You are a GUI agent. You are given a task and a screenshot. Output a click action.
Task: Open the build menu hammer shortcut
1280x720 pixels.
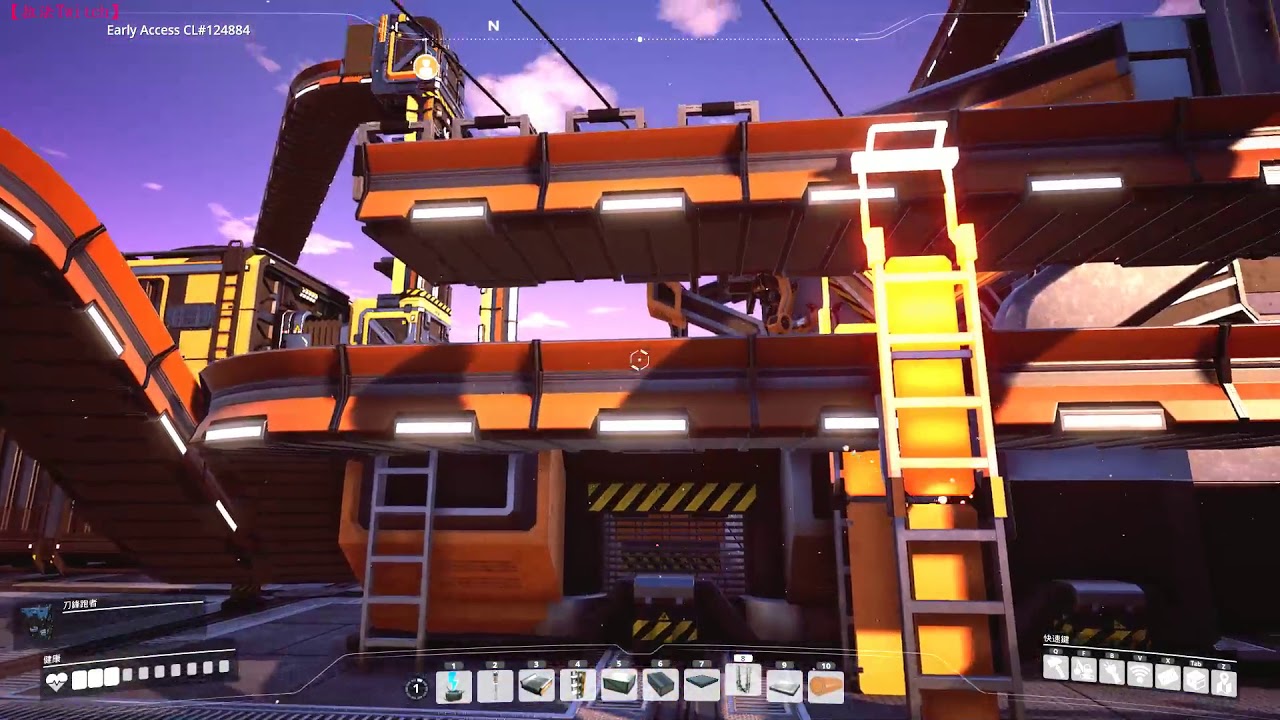(1056, 668)
